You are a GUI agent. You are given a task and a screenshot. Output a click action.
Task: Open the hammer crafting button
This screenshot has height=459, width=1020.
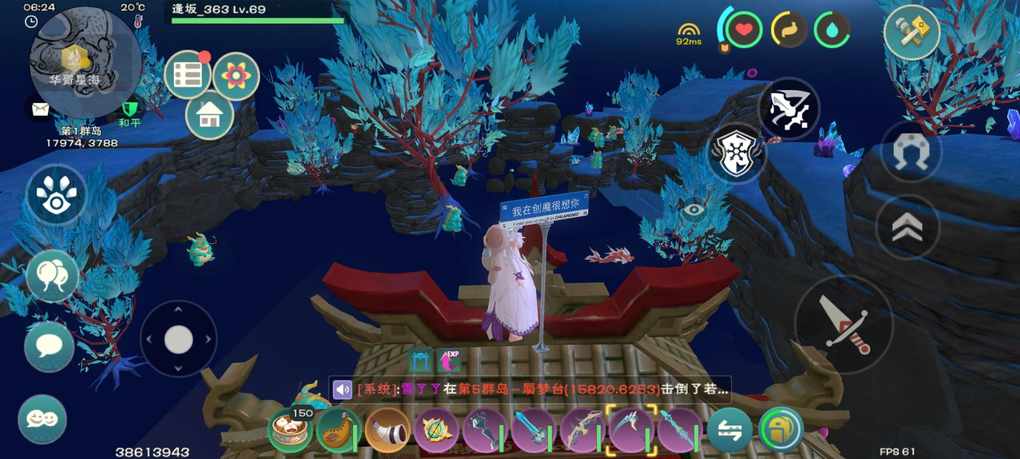(x=911, y=33)
